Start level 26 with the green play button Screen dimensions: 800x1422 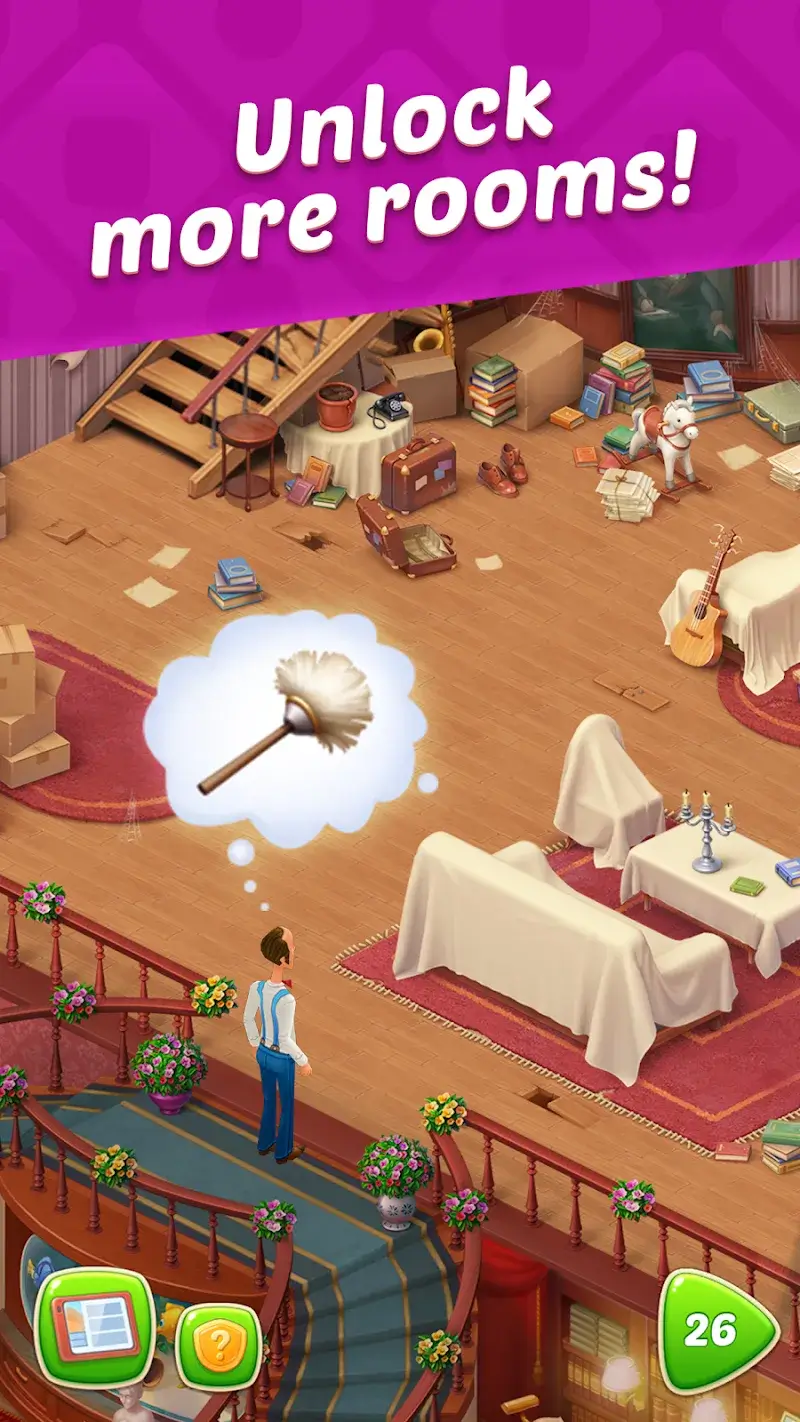coord(714,1330)
